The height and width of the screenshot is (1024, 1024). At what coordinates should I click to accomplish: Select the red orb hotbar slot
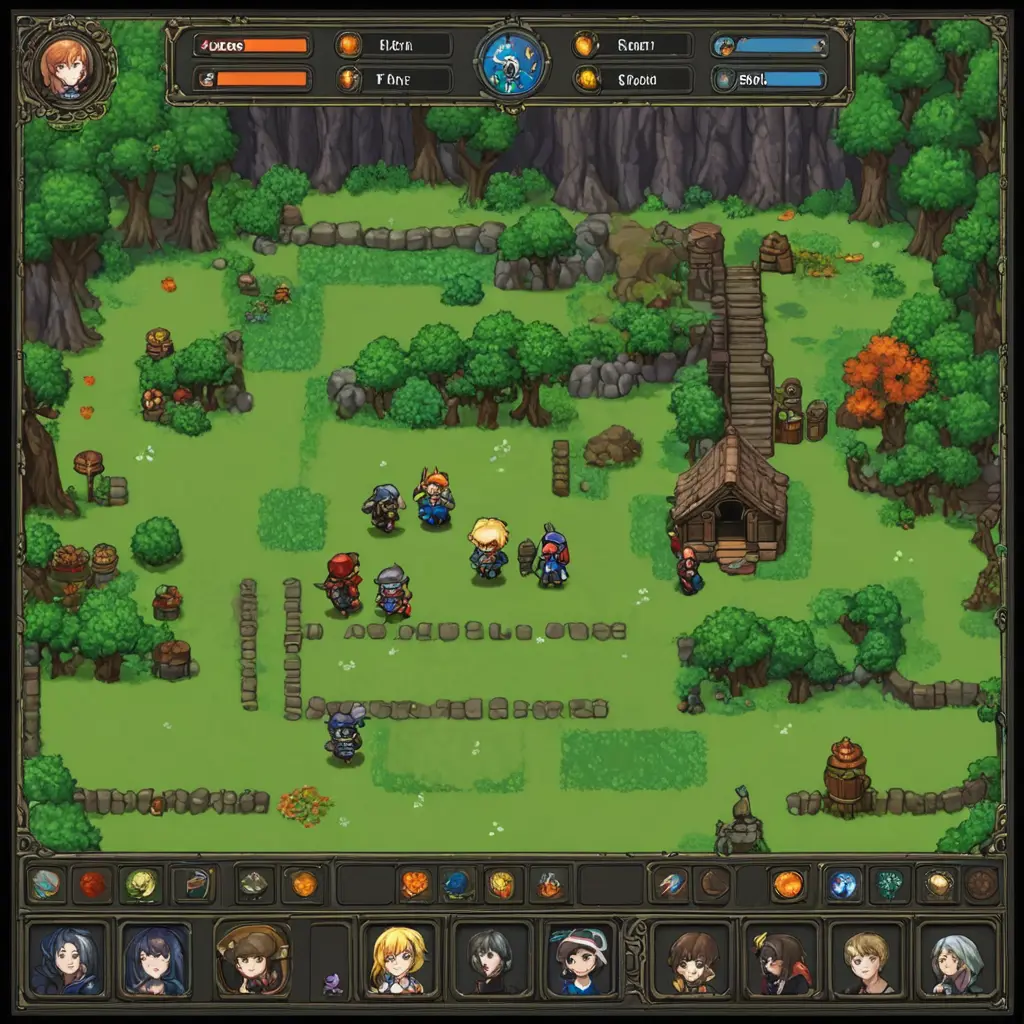[x=93, y=884]
